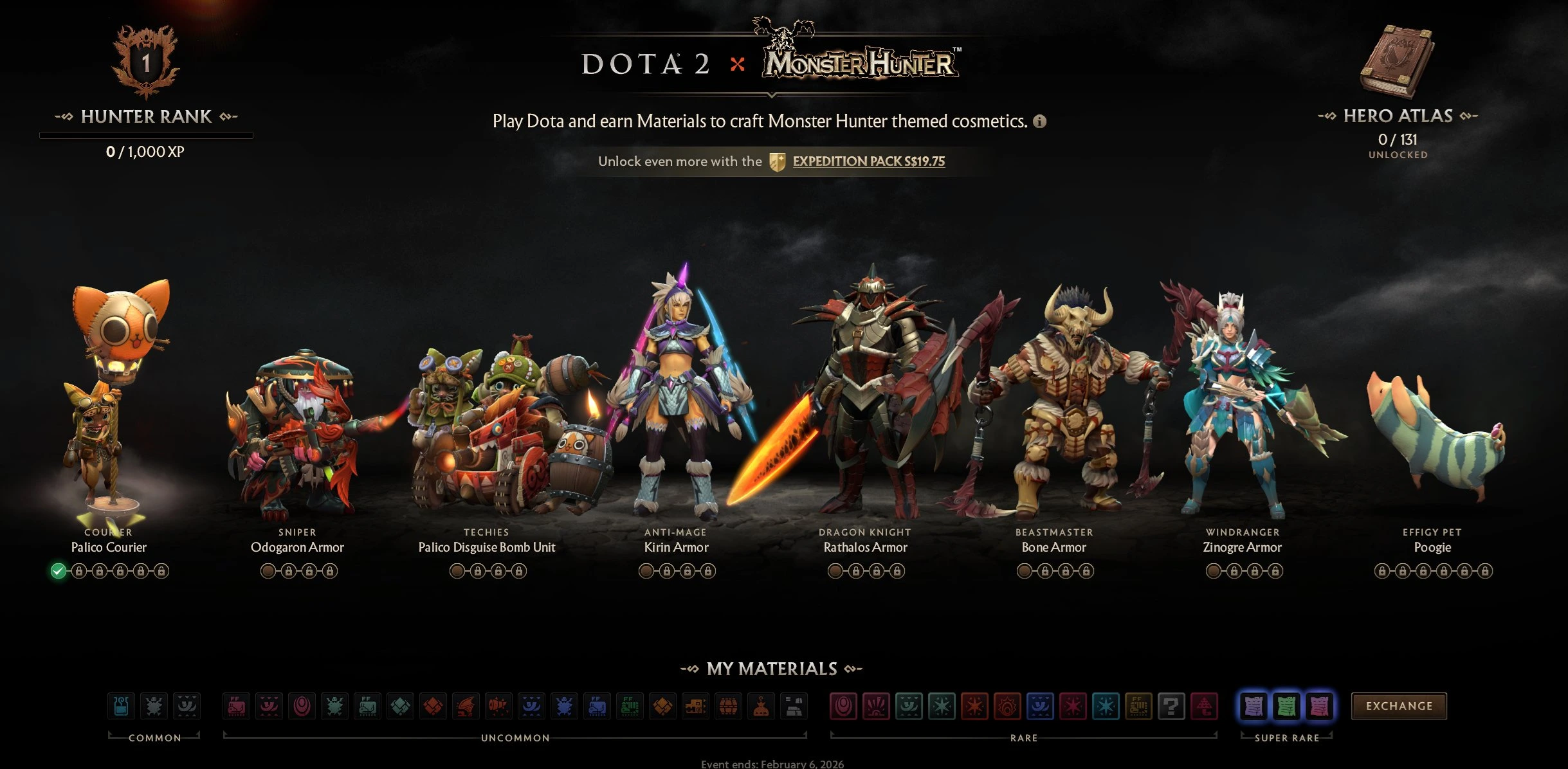Click the info icon next to cosmetics description
This screenshot has height=769, width=1568.
tap(1041, 120)
